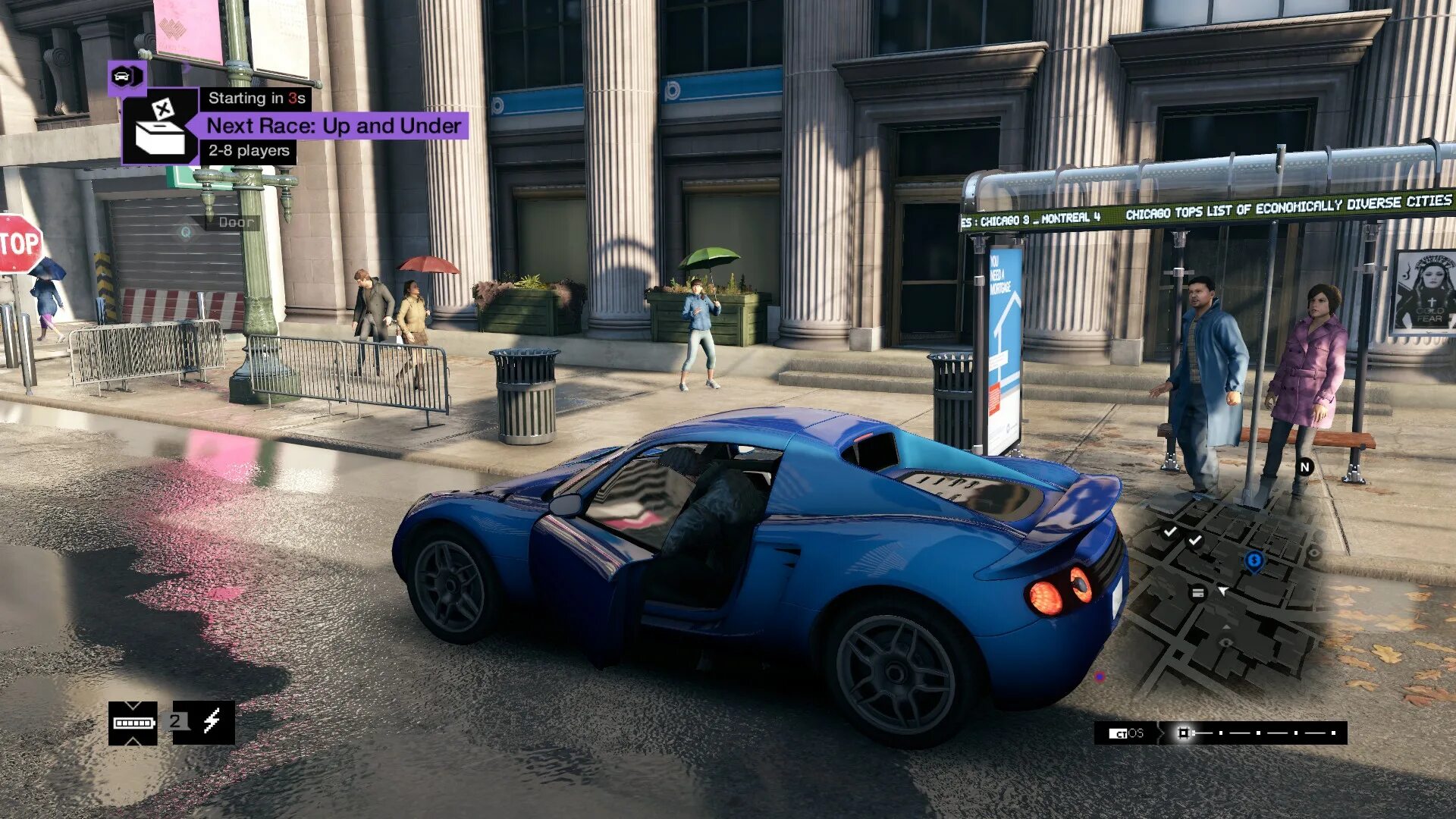This screenshot has height=819, width=1456.
Task: Click the minimap north compass marker
Action: pos(1304,467)
